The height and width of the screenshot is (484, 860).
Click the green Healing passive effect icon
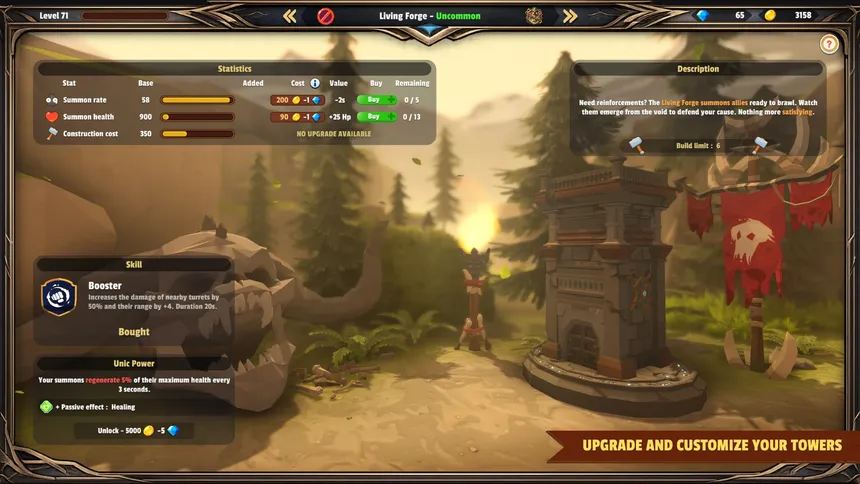point(45,407)
